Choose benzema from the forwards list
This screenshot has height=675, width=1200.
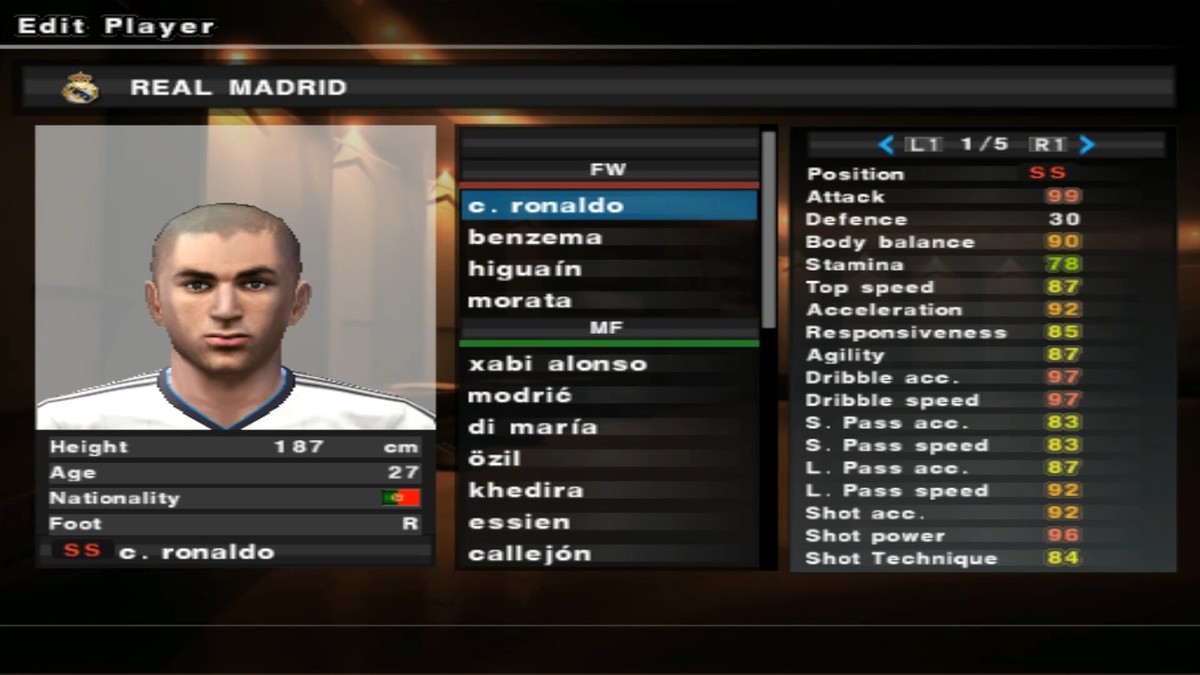point(608,238)
